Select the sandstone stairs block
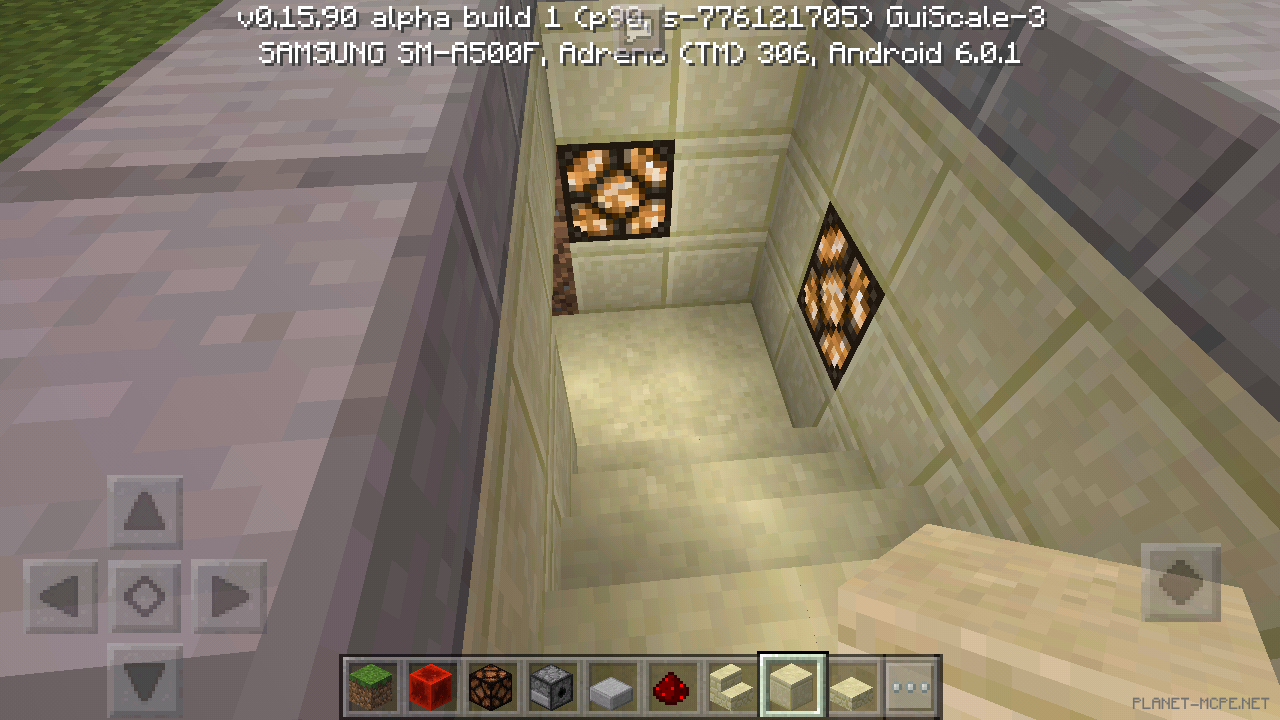 coord(730,686)
